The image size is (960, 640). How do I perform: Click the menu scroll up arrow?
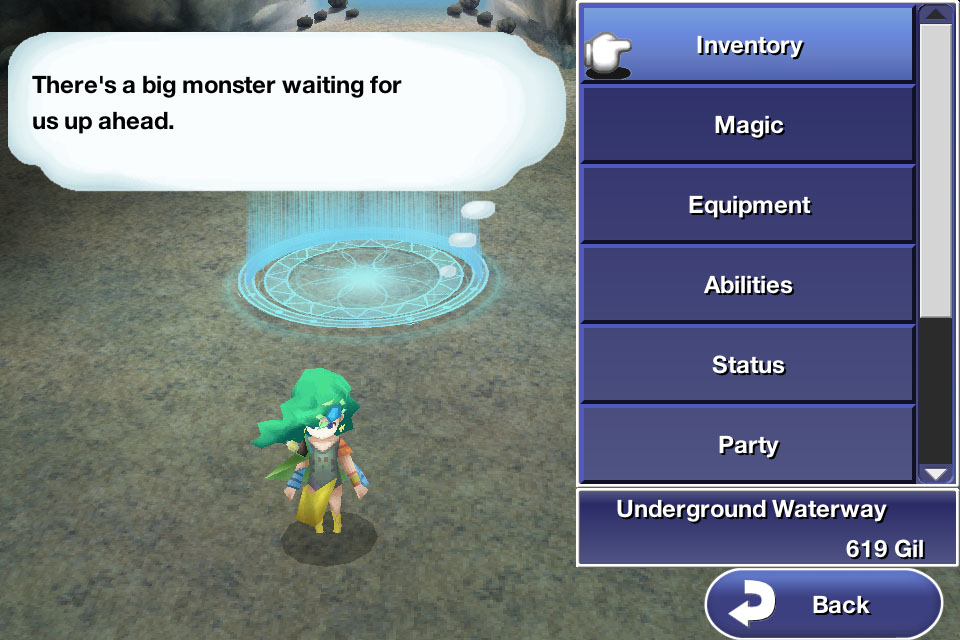coord(935,14)
